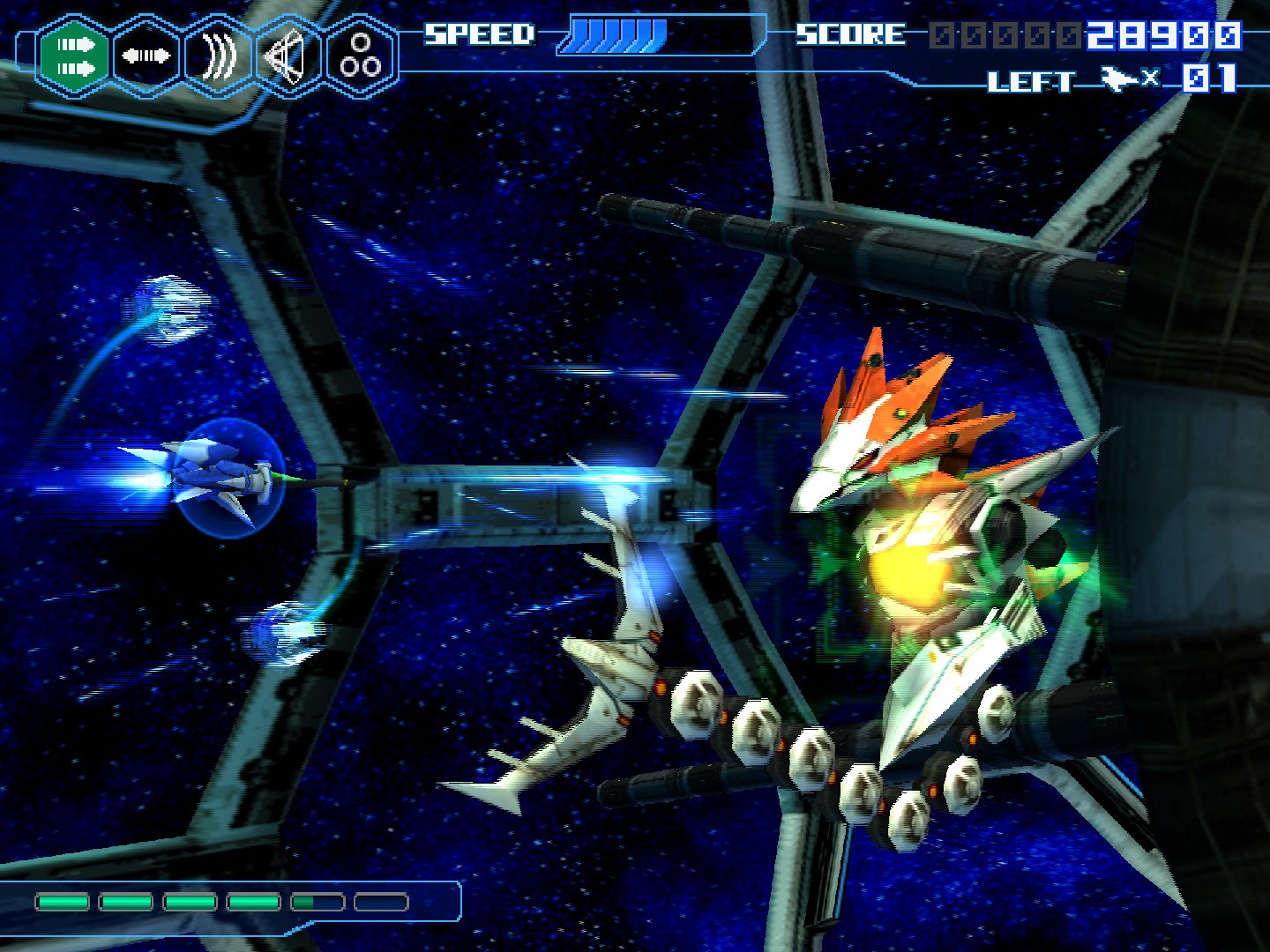Select the twin forward arrows weapon icon

pyautogui.click(x=74, y=56)
